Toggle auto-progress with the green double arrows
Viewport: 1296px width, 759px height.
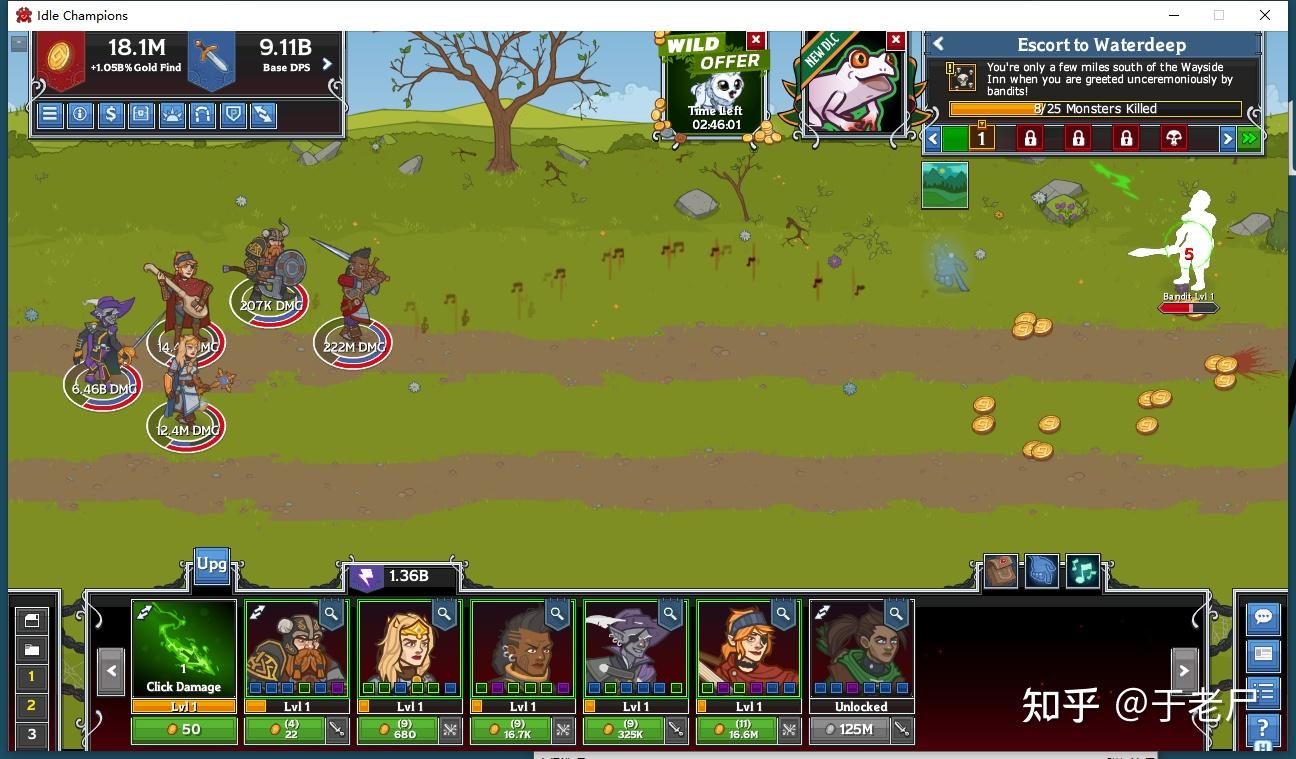[x=1249, y=138]
